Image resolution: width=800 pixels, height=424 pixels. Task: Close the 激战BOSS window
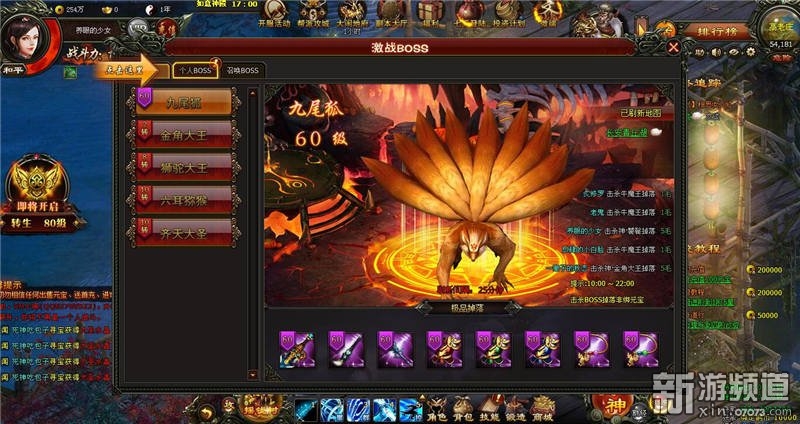[674, 46]
